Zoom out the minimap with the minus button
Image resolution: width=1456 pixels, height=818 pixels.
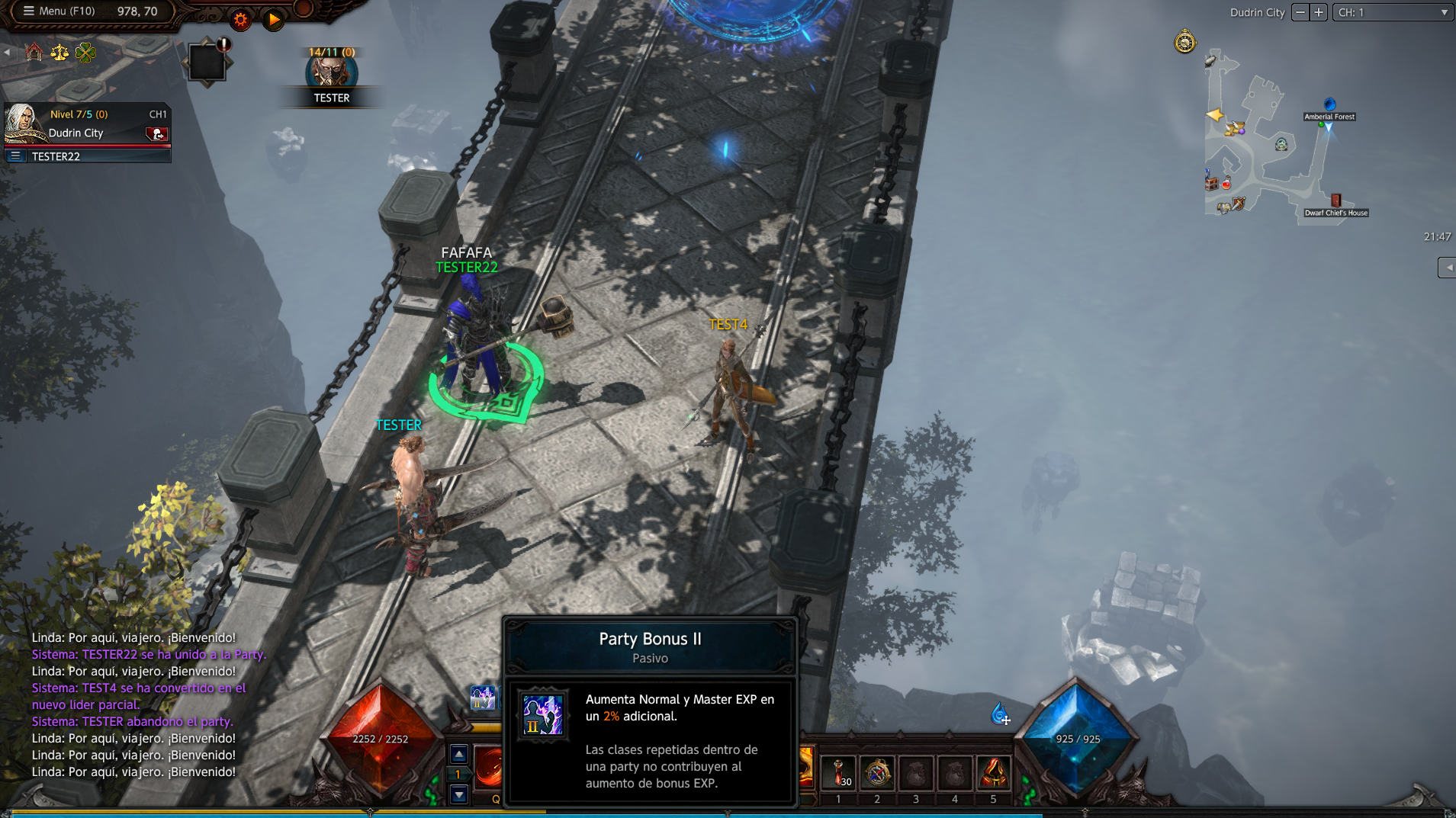click(x=1300, y=12)
